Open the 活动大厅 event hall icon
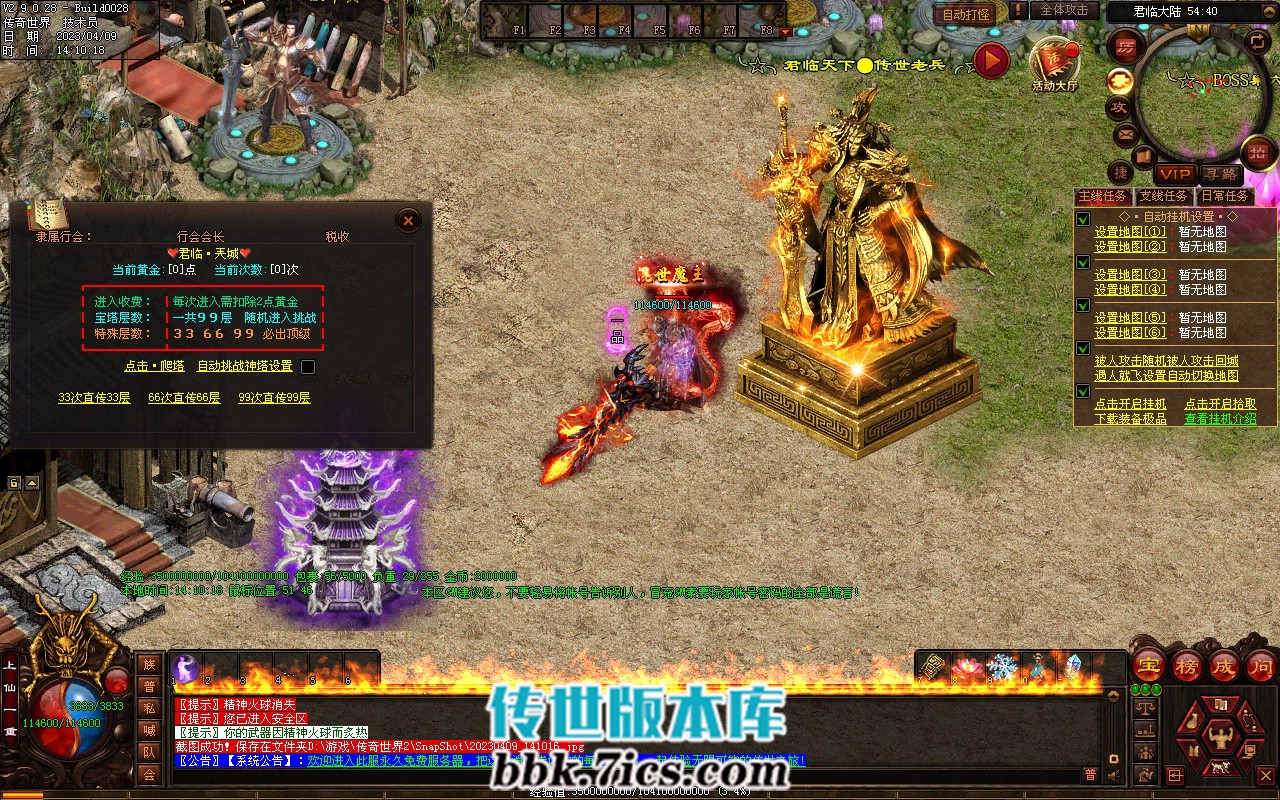 1054,64
